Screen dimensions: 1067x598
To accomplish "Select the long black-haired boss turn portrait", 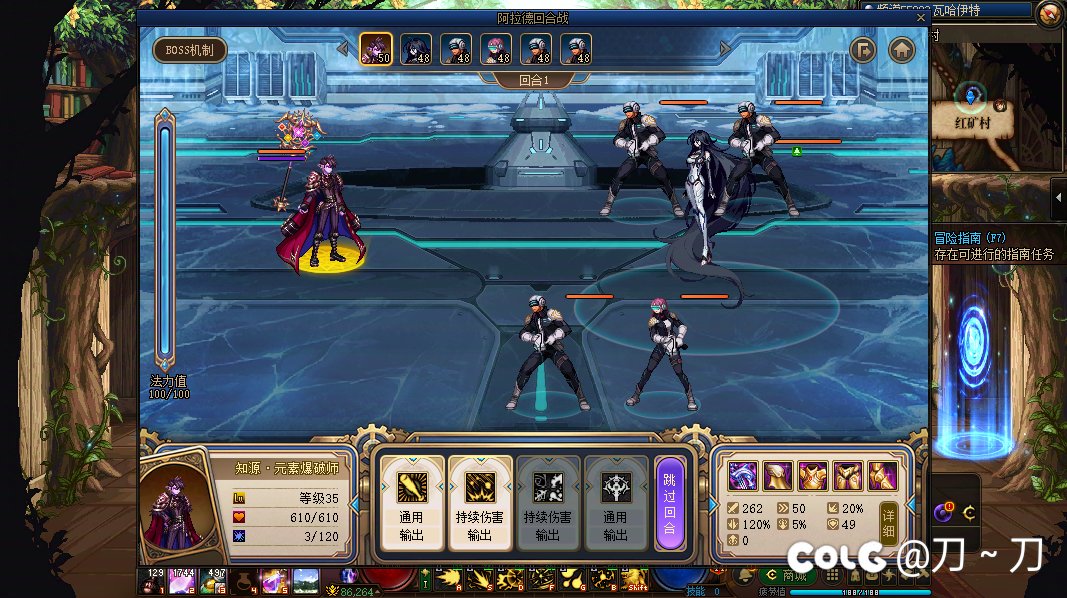I will [x=416, y=48].
